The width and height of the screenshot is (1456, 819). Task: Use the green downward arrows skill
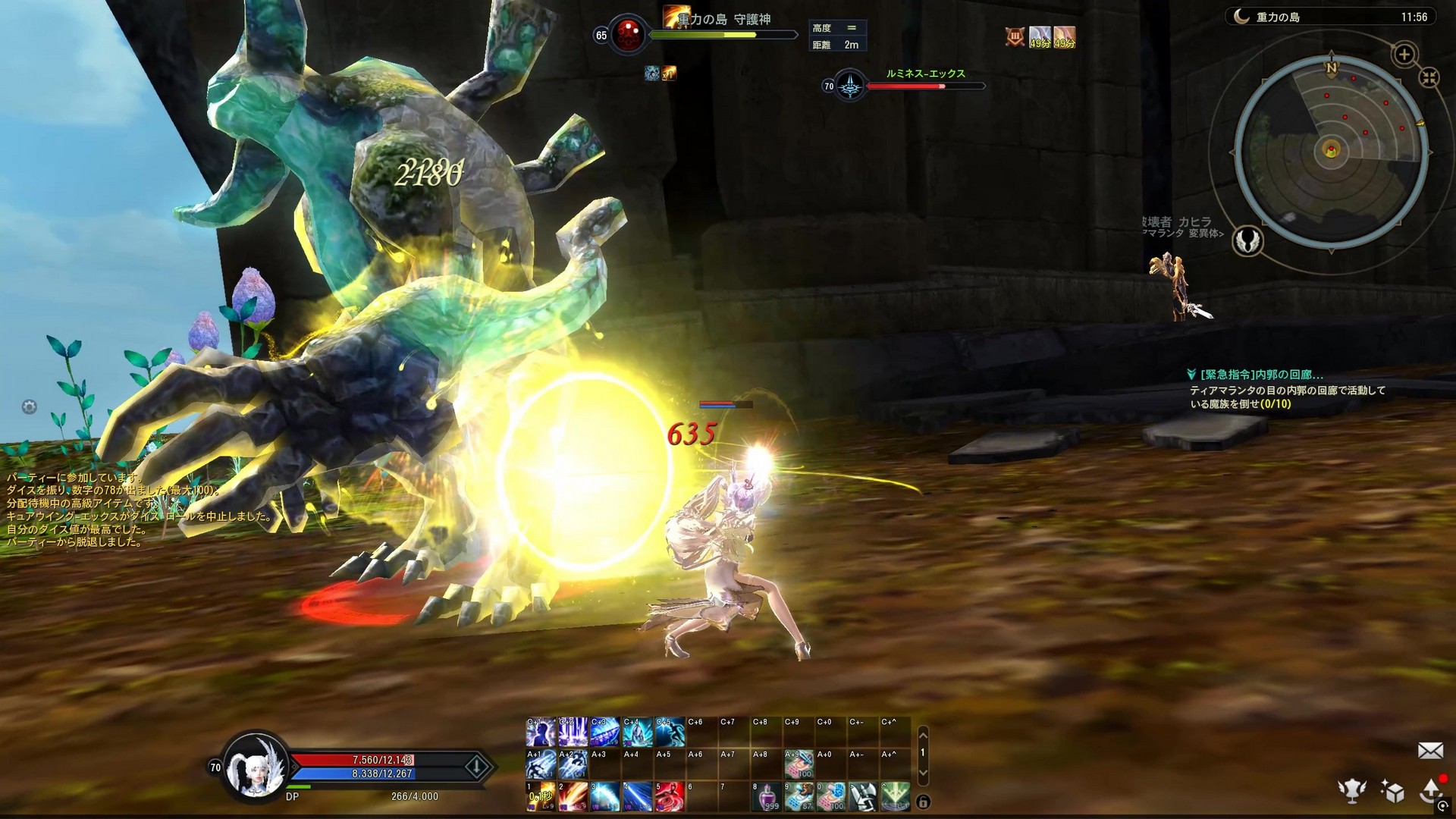[896, 796]
